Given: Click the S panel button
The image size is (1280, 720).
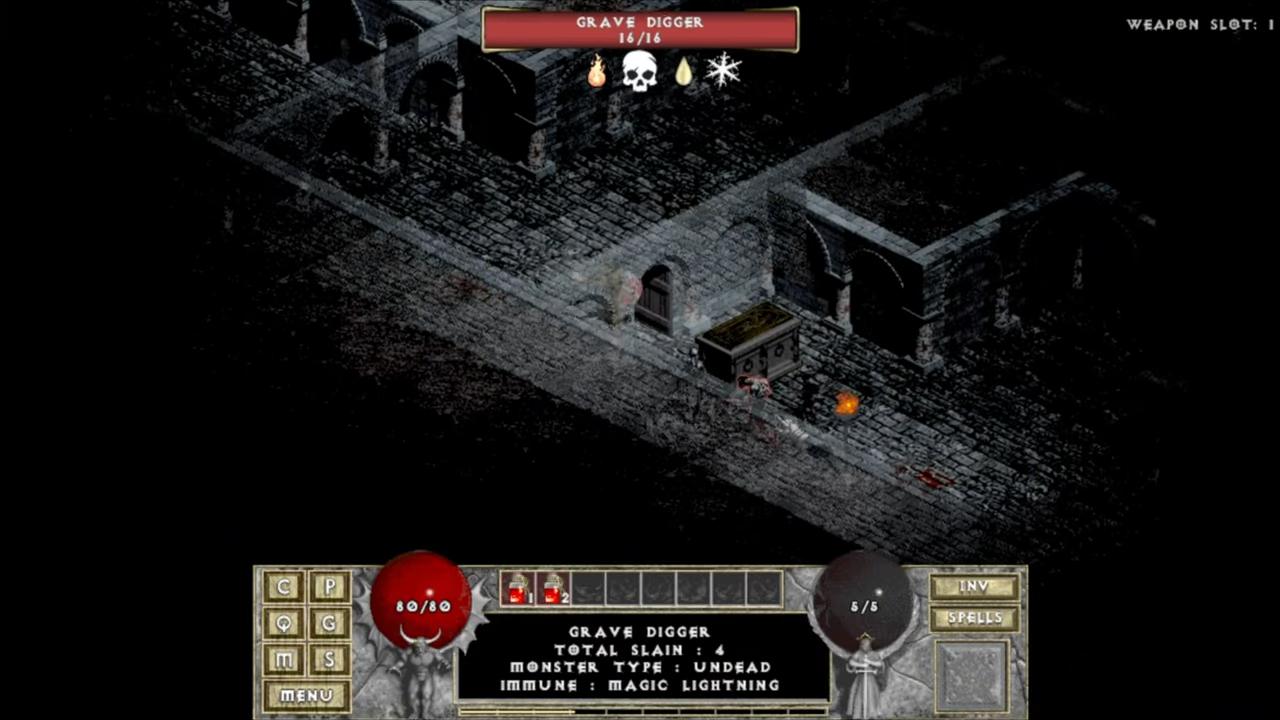Looking at the screenshot, I should pyautogui.click(x=329, y=660).
